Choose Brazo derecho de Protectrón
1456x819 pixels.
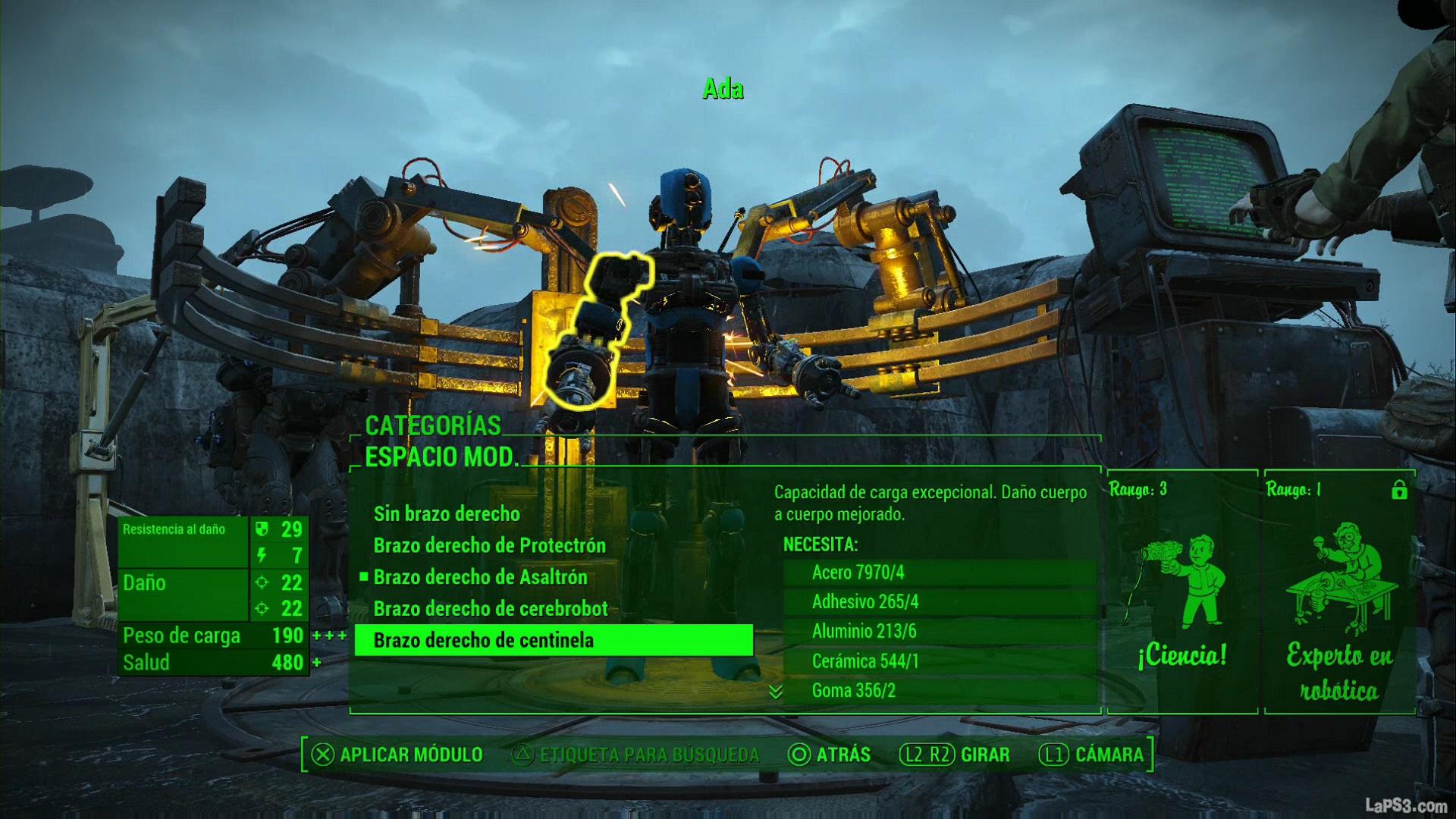tap(489, 546)
